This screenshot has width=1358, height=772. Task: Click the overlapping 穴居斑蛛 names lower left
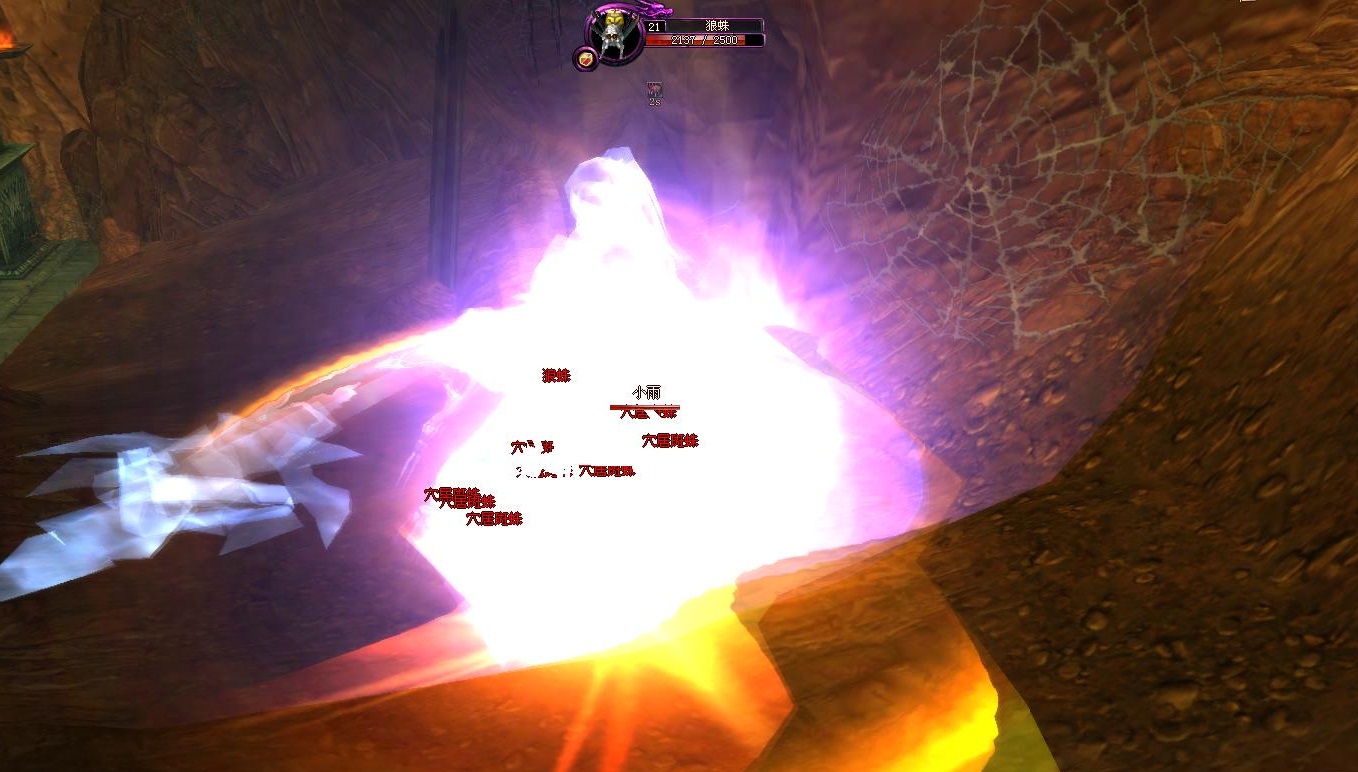[459, 497]
